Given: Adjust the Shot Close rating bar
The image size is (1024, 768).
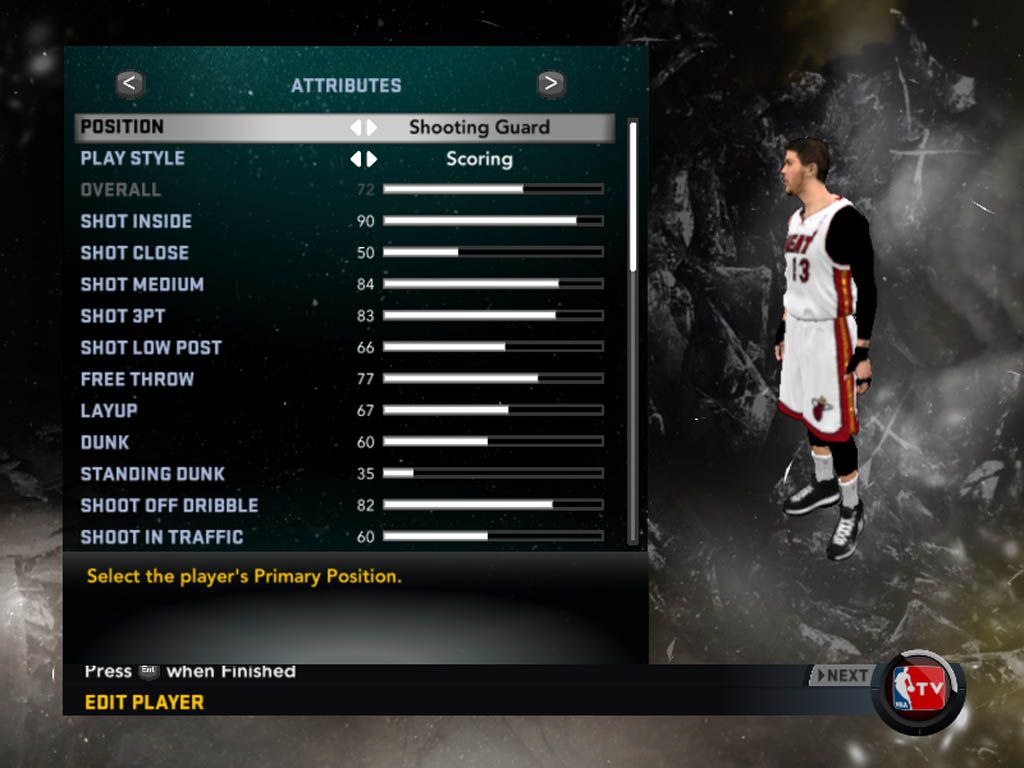Looking at the screenshot, I should point(492,252).
